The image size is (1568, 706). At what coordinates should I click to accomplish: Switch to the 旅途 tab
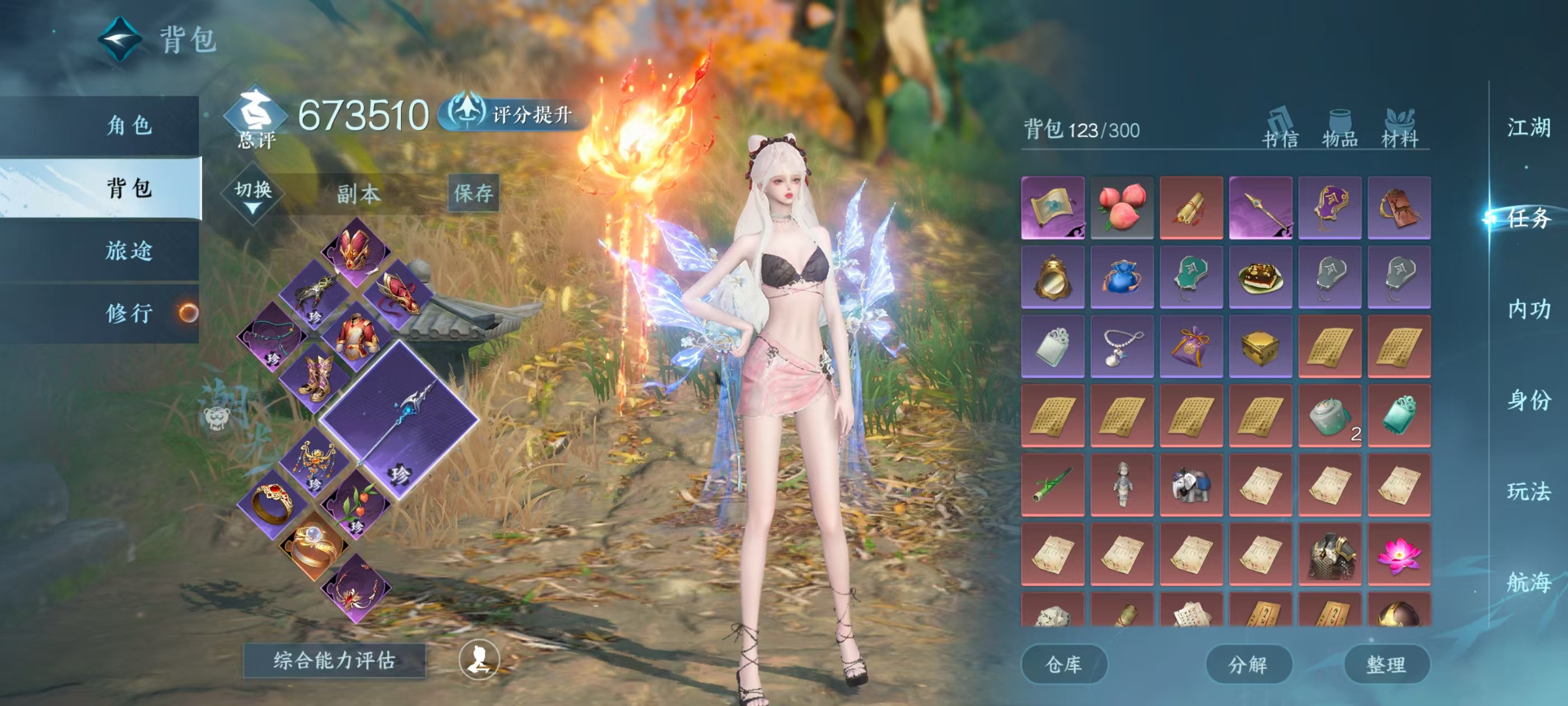coord(128,251)
